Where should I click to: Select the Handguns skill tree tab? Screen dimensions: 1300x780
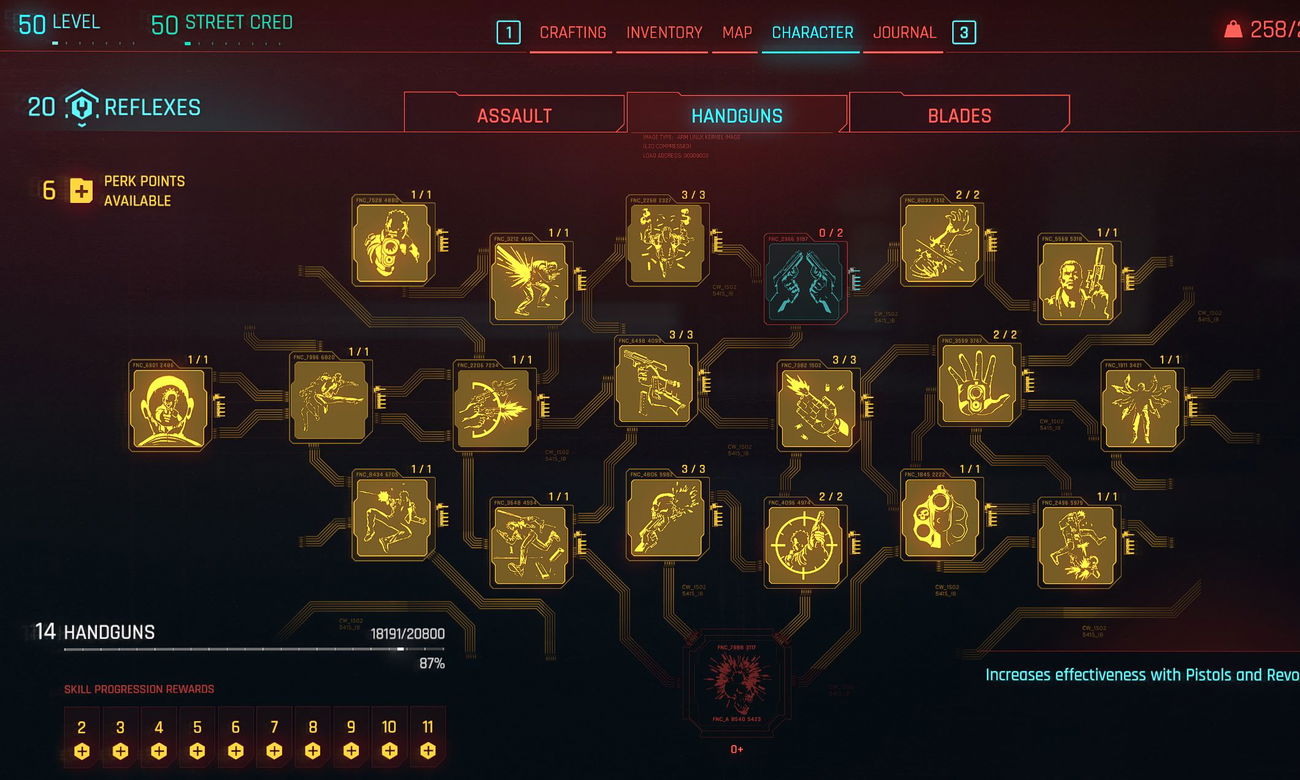pos(737,116)
